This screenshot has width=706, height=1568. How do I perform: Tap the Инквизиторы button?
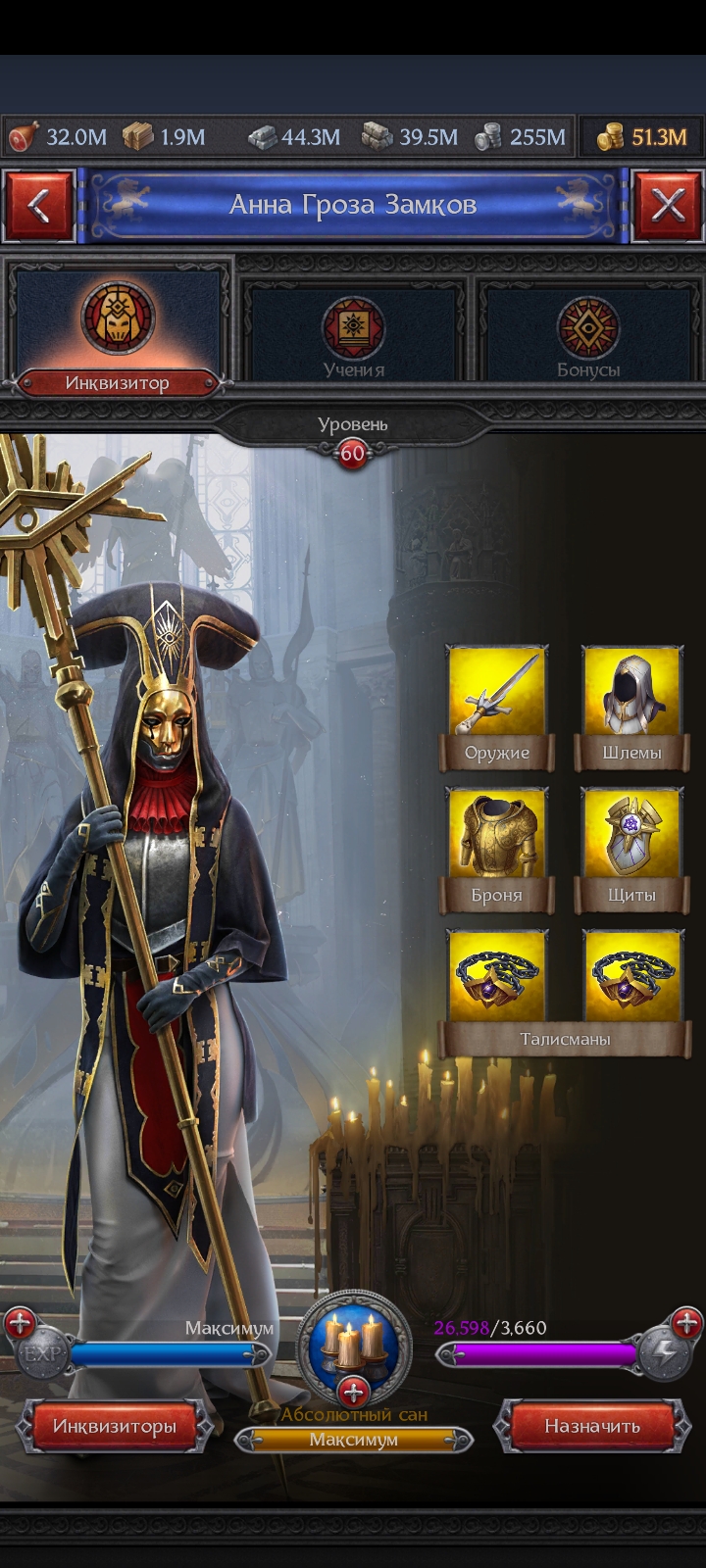point(115,1426)
